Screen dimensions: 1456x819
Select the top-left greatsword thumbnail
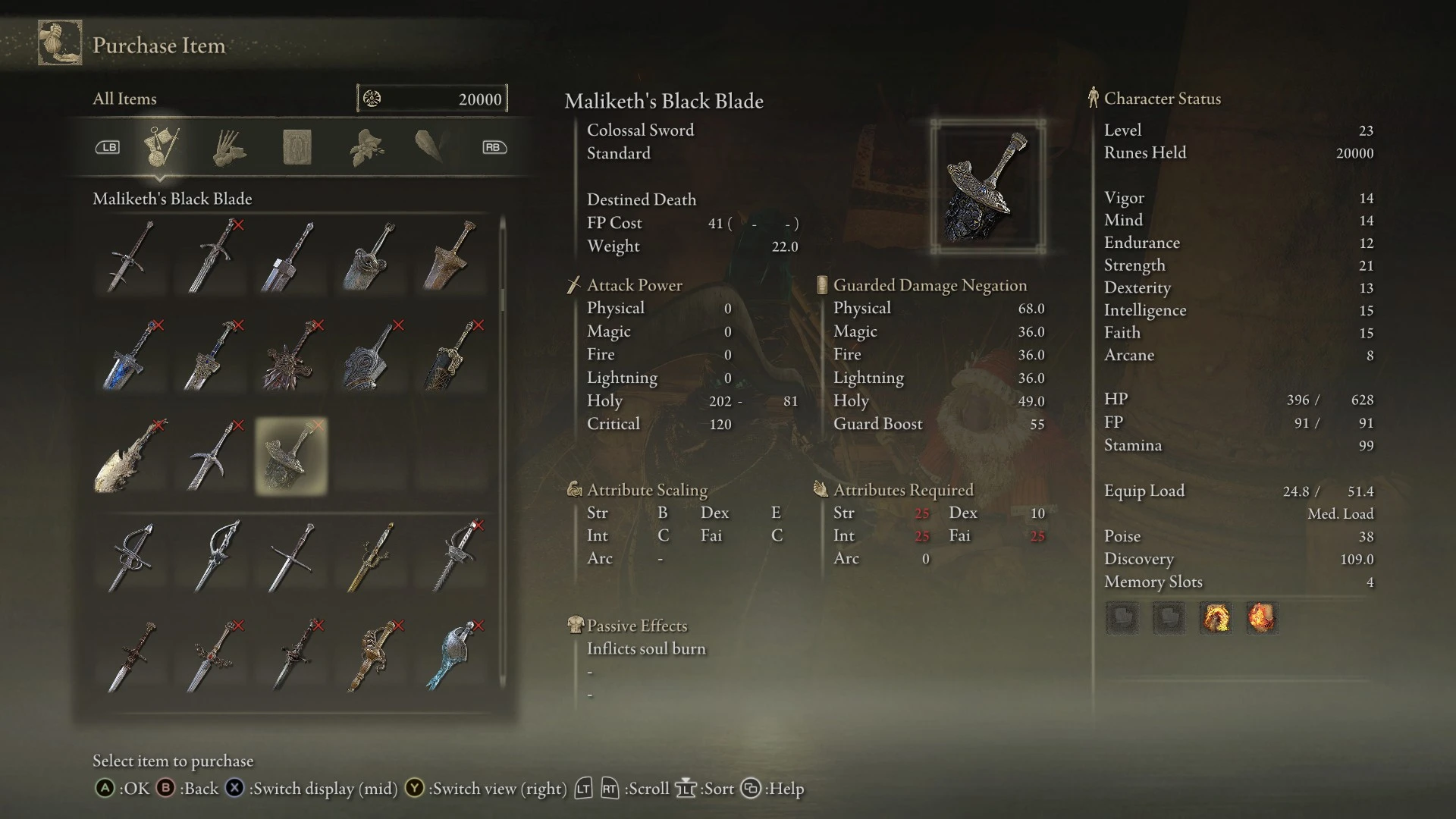[130, 258]
